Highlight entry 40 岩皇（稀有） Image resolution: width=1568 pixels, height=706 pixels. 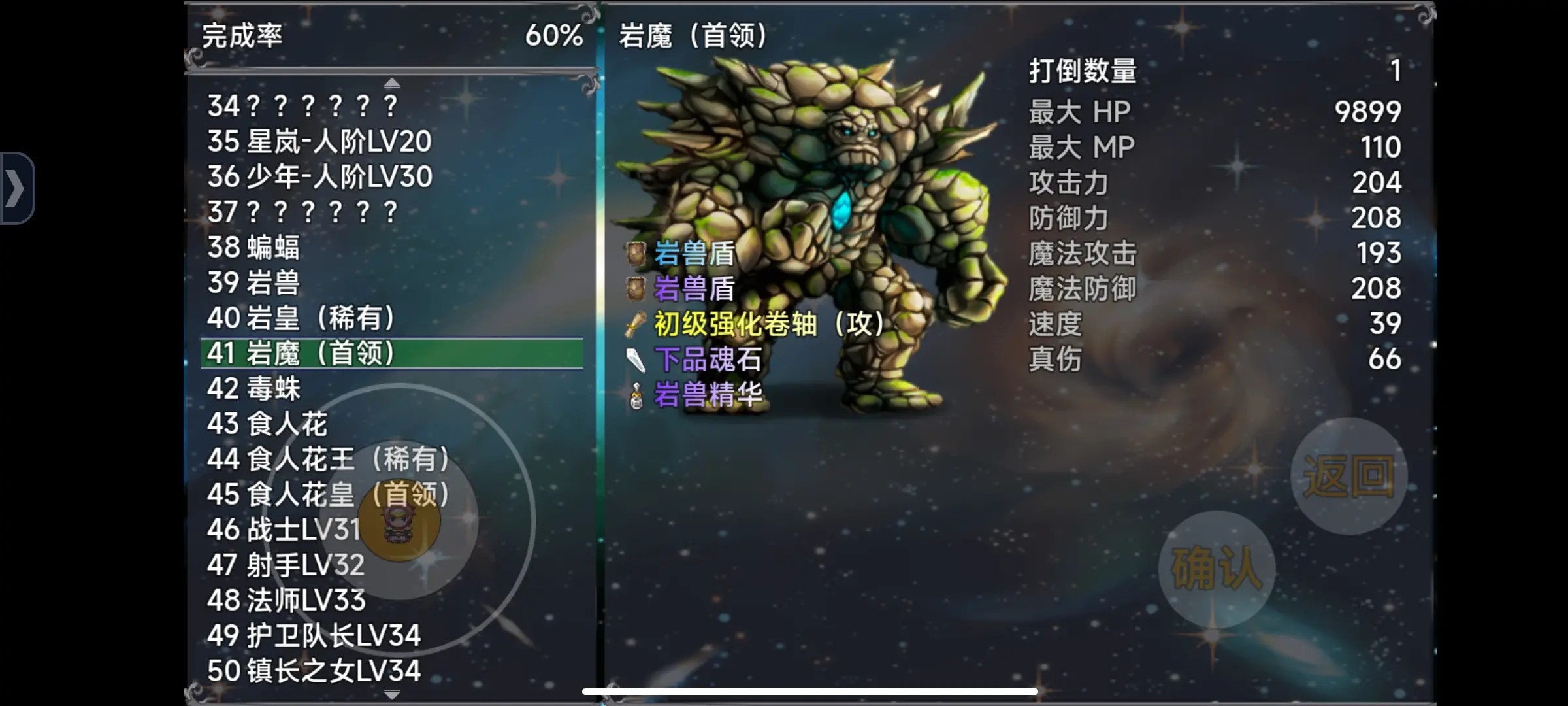point(304,318)
